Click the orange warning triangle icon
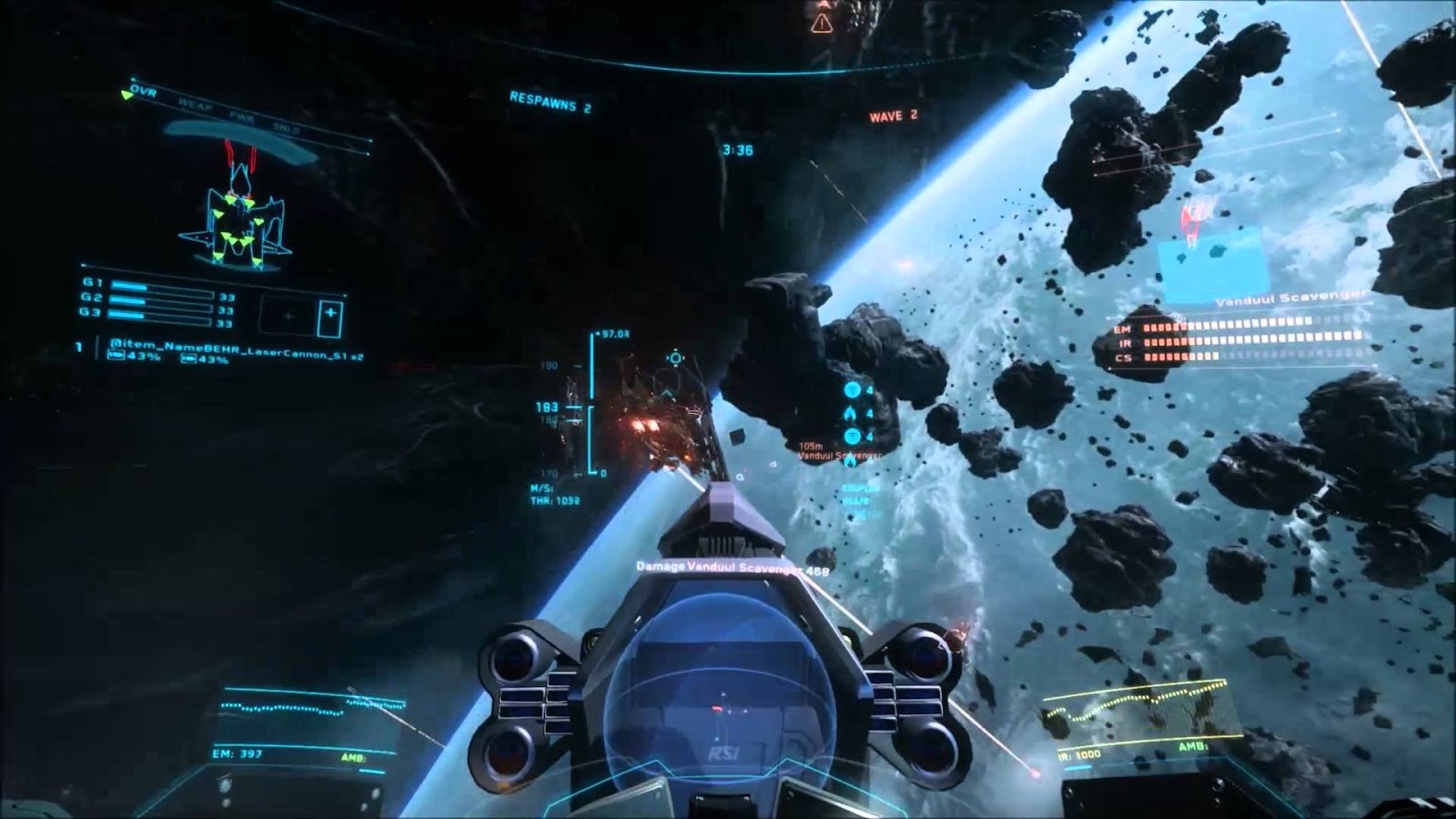This screenshot has width=1456, height=819. pos(822,23)
